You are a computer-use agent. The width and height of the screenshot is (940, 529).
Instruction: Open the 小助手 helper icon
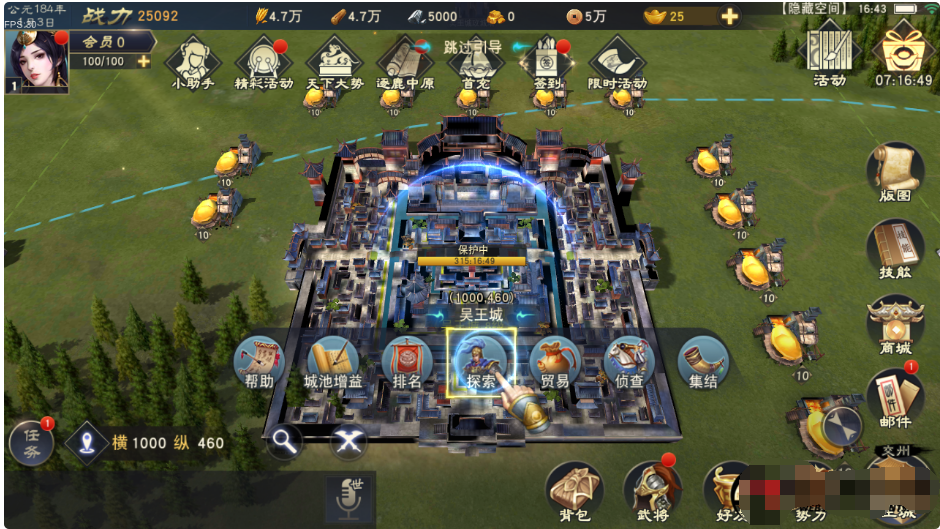(x=194, y=63)
